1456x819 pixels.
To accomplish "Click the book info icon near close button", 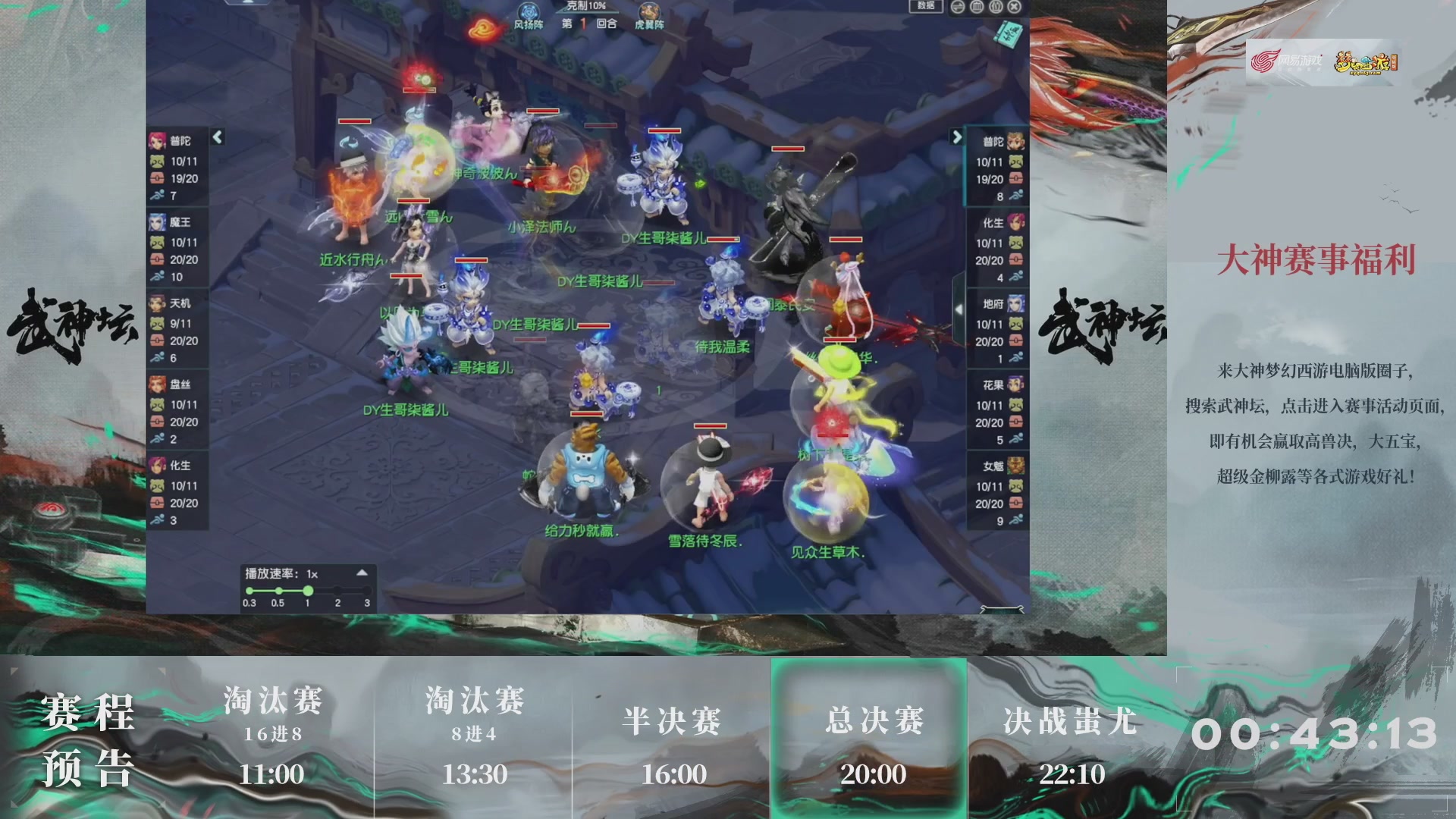I will coord(994,6).
